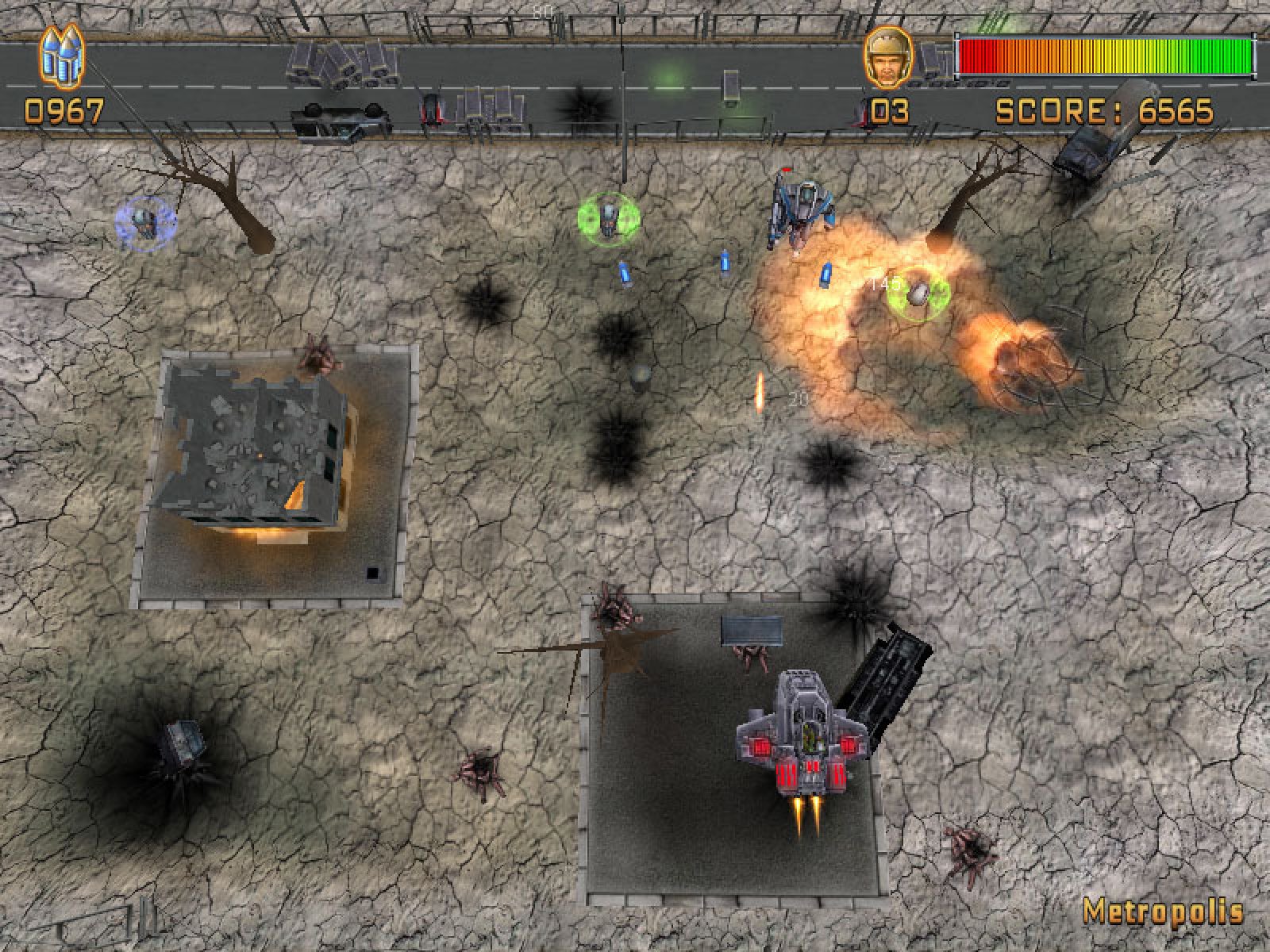The image size is (1270, 952).
Task: Select the pilot portrait lives icon
Action: 888,57
